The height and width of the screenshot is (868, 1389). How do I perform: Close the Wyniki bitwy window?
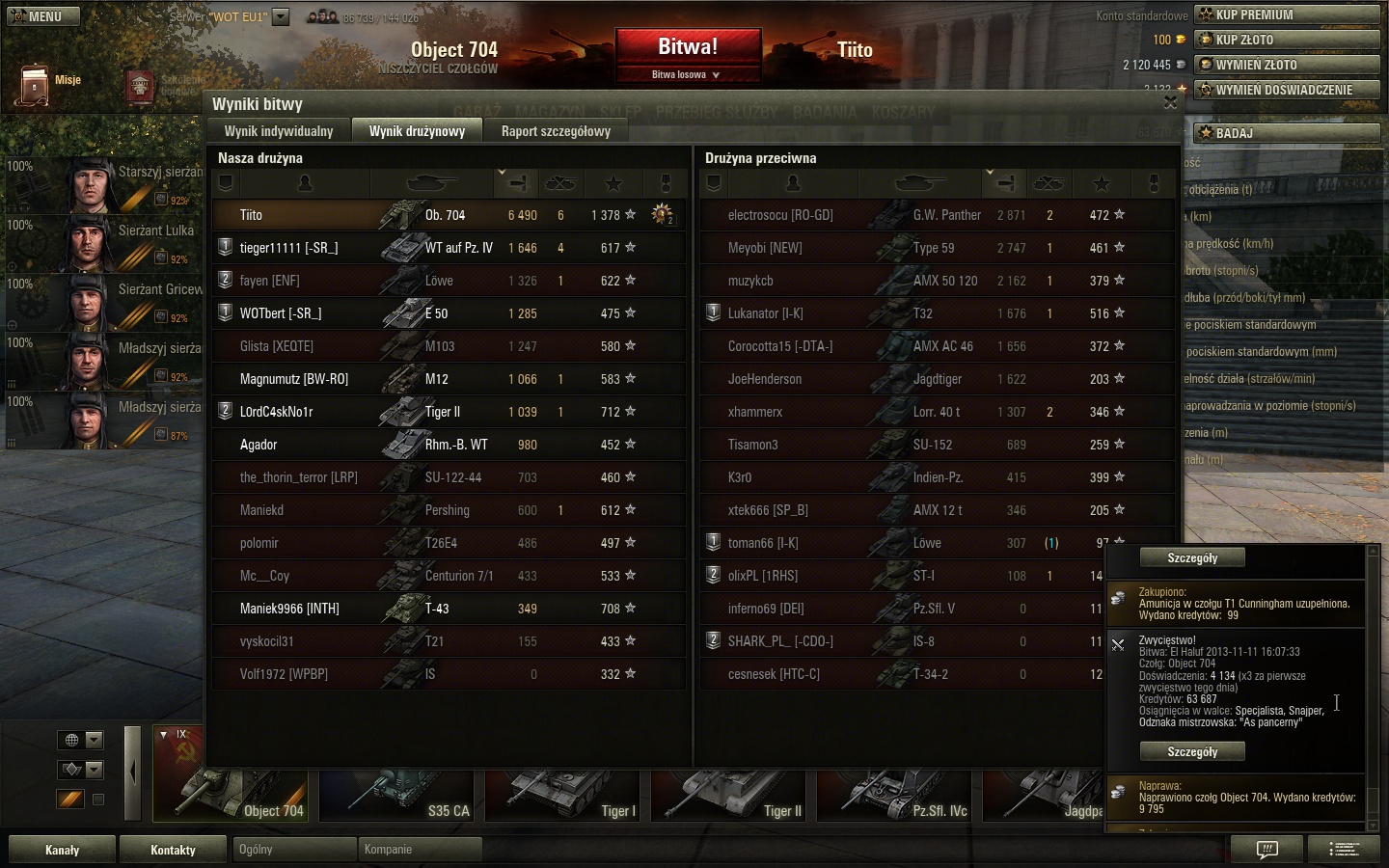point(1170,102)
